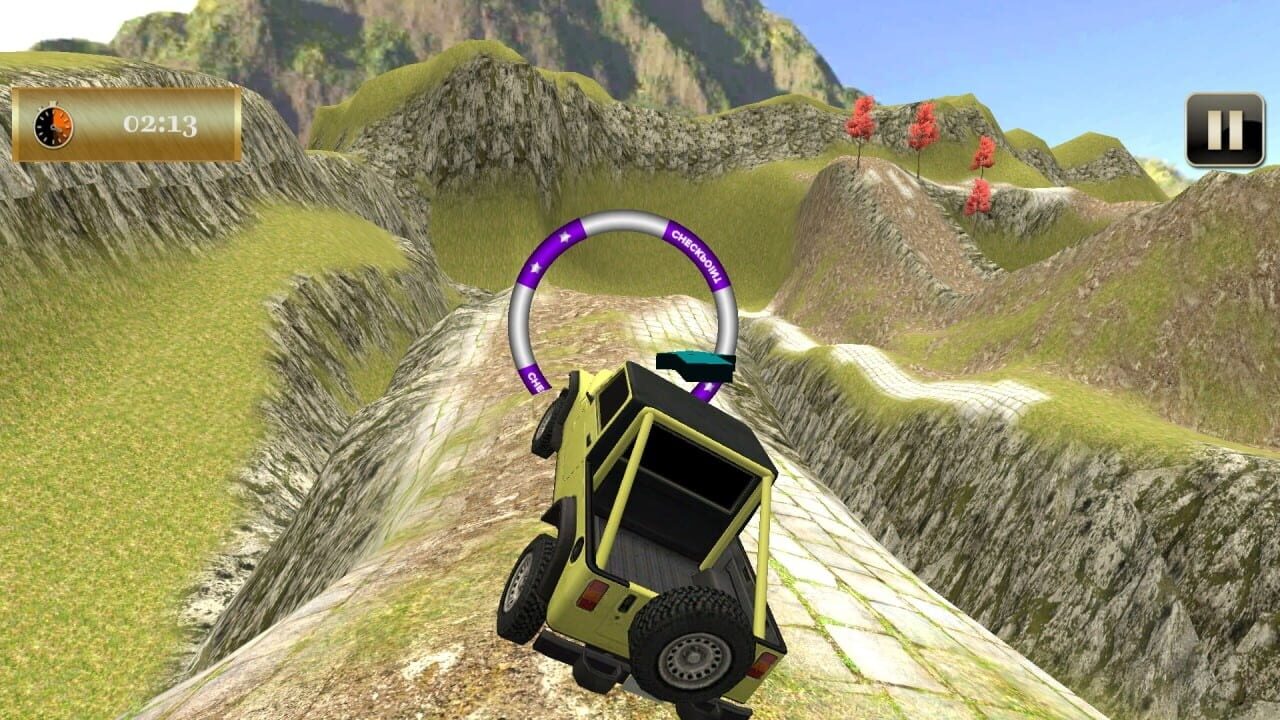
Task: Click the jeep's rear tail light
Action: [x=592, y=597]
